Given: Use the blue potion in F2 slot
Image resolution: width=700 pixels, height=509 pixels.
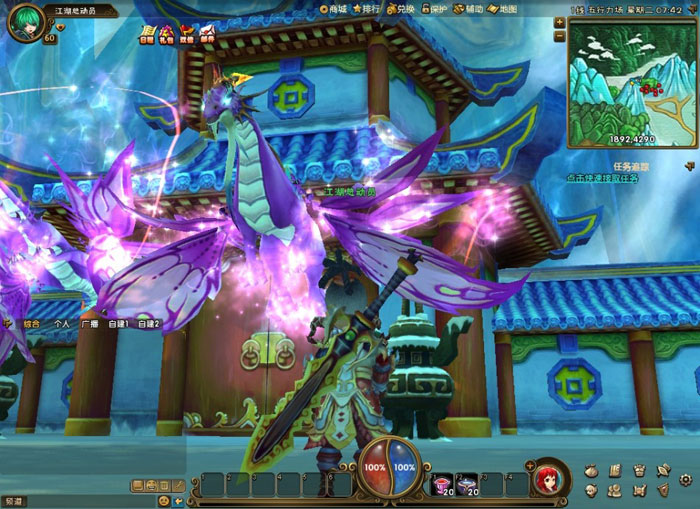Looking at the screenshot, I should click(x=467, y=484).
